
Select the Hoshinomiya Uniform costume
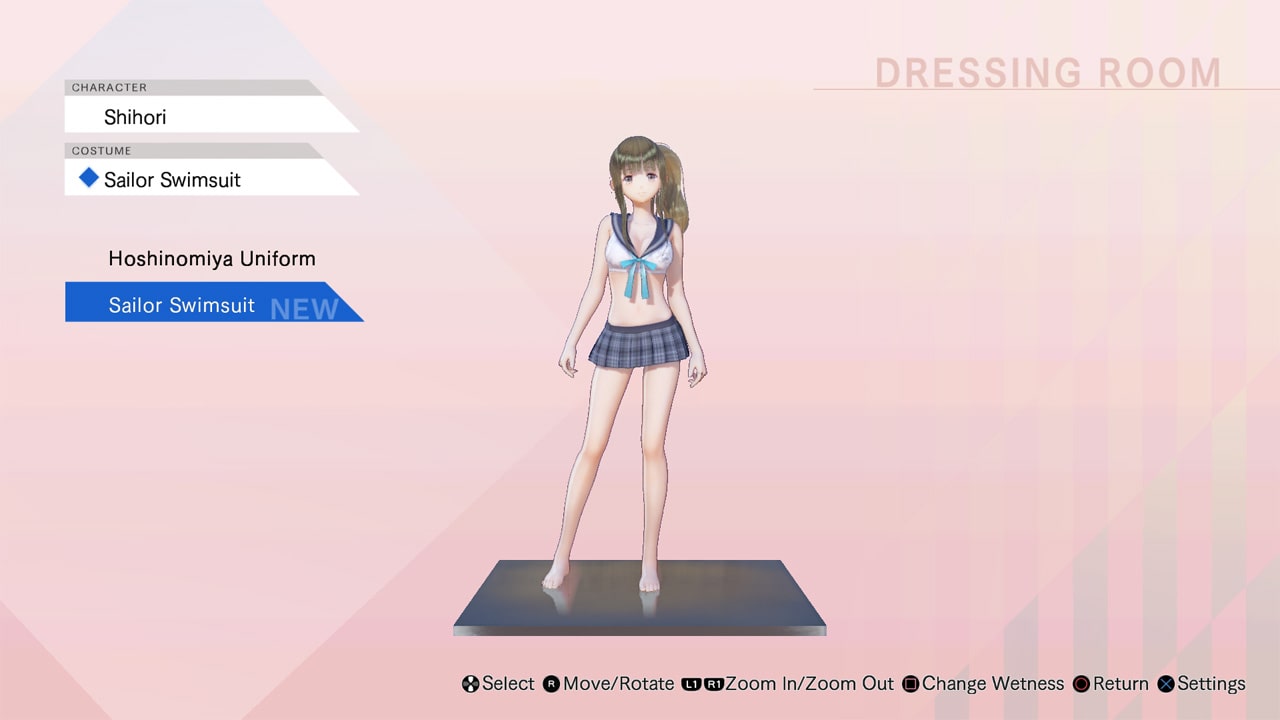(211, 258)
